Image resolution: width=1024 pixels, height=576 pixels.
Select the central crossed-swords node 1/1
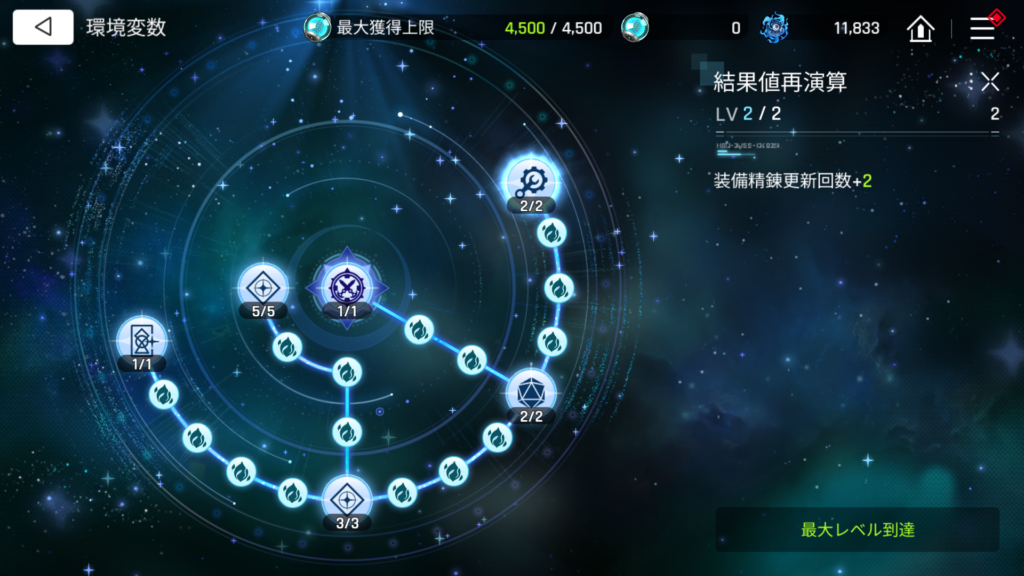coord(346,285)
